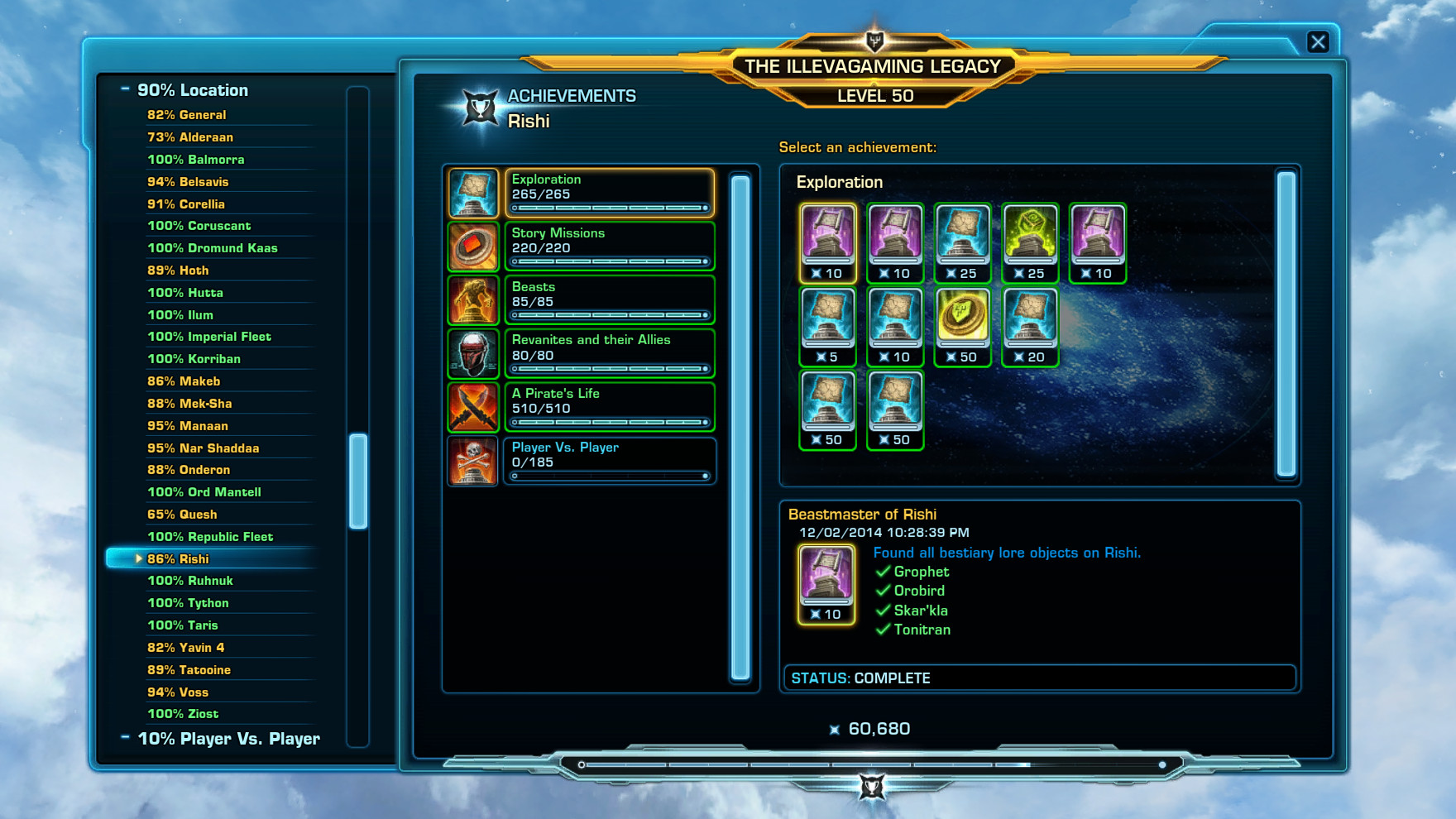Image resolution: width=1456 pixels, height=819 pixels.
Task: Collapse the 90% Location section
Action: [x=126, y=89]
